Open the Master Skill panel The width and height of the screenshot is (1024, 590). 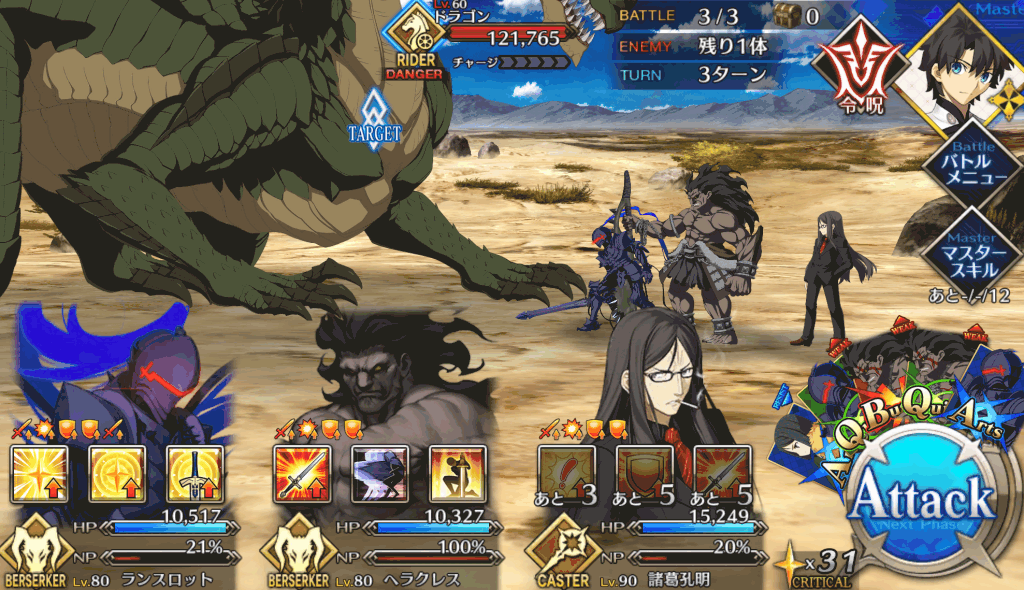coord(972,251)
